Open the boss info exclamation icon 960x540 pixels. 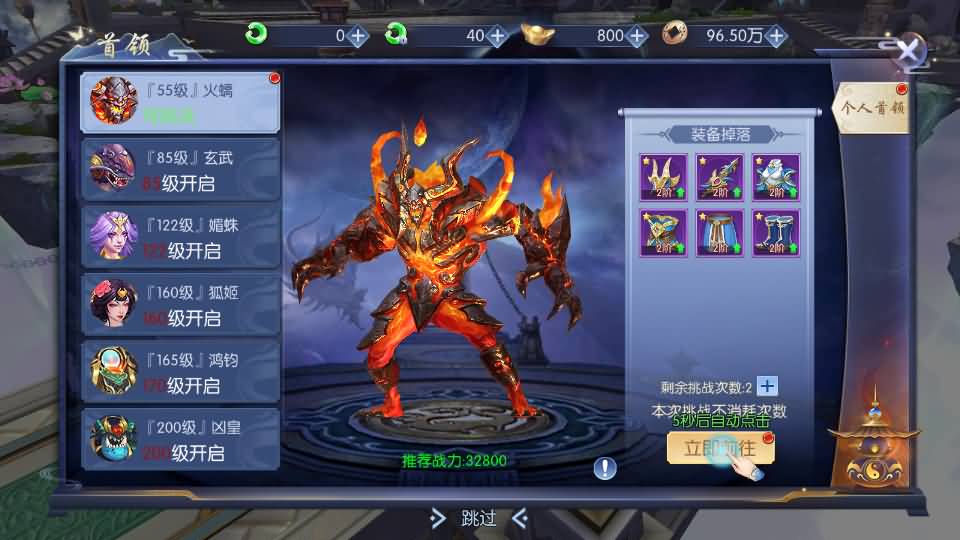click(x=605, y=467)
